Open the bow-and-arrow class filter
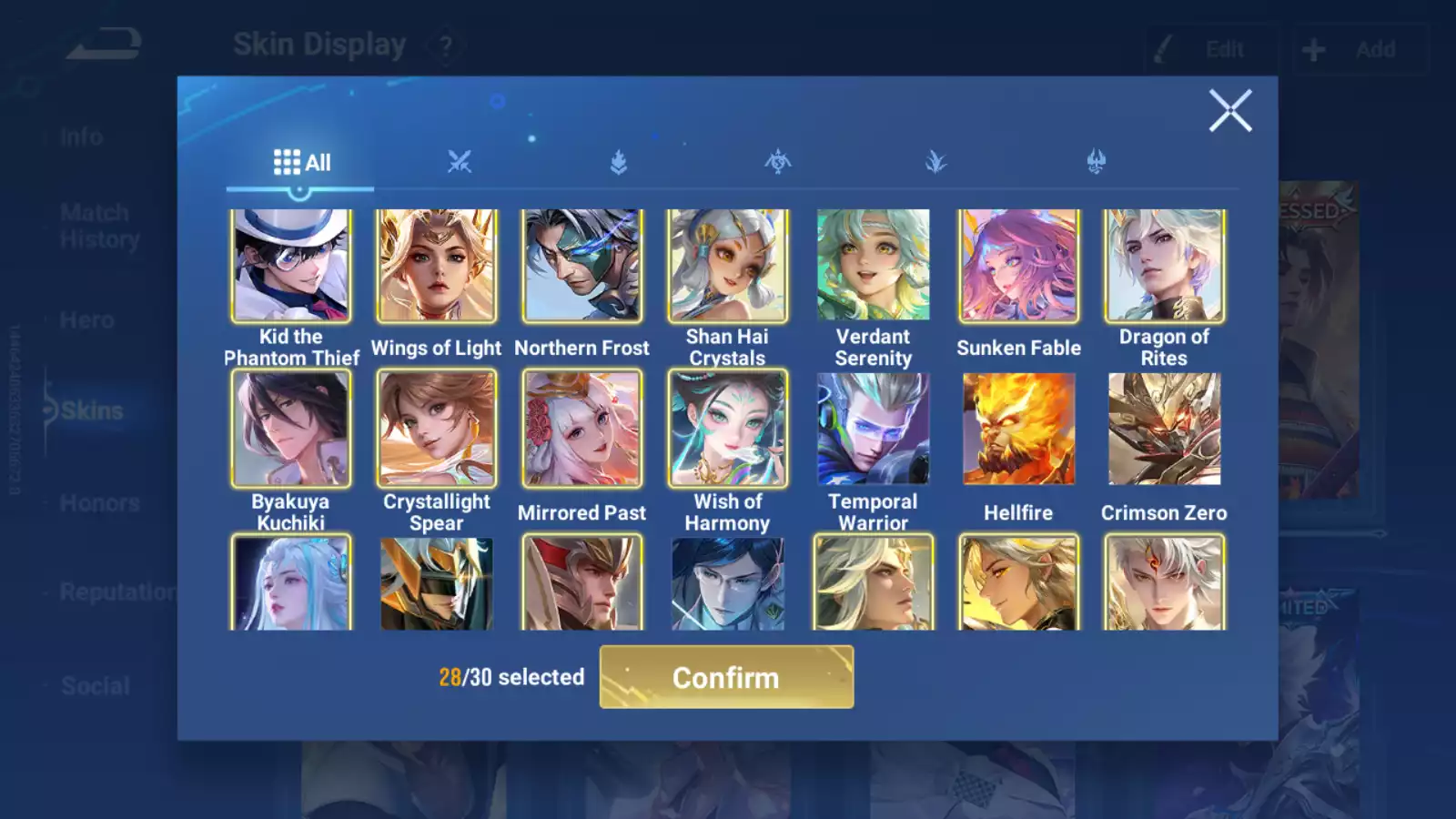The height and width of the screenshot is (819, 1456). pyautogui.click(x=778, y=162)
